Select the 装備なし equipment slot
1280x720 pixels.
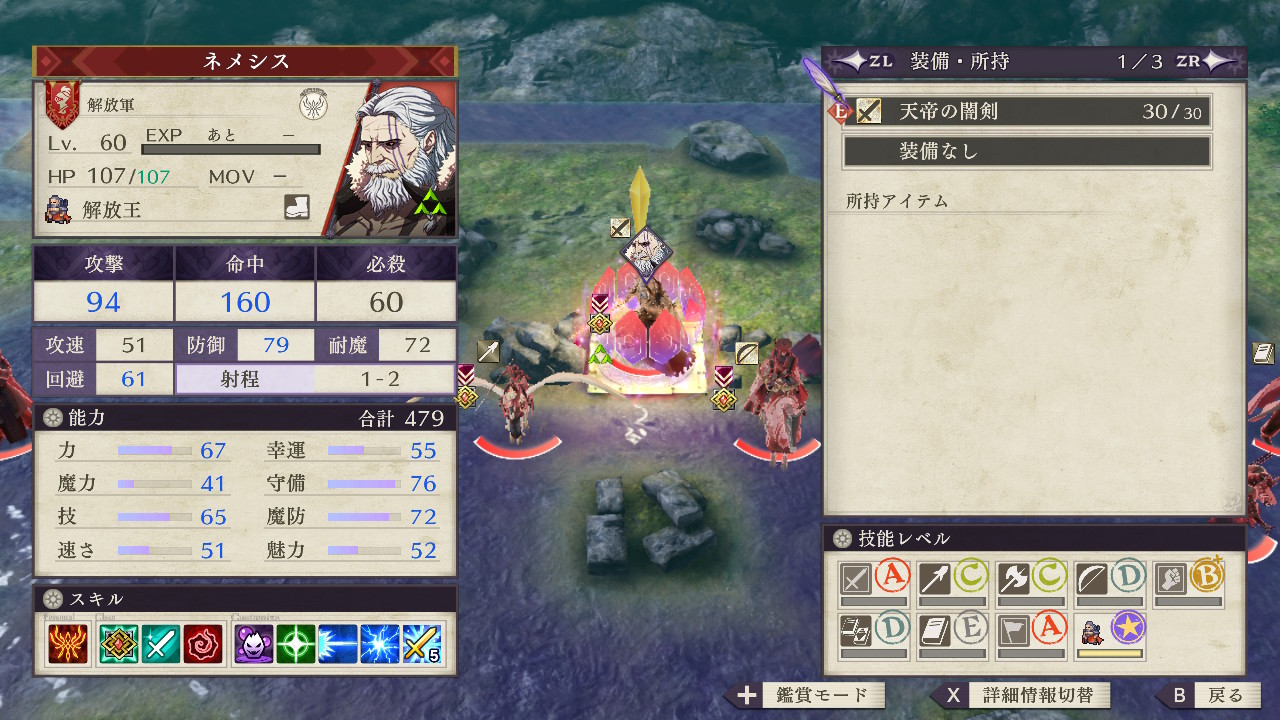pyautogui.click(x=1027, y=152)
